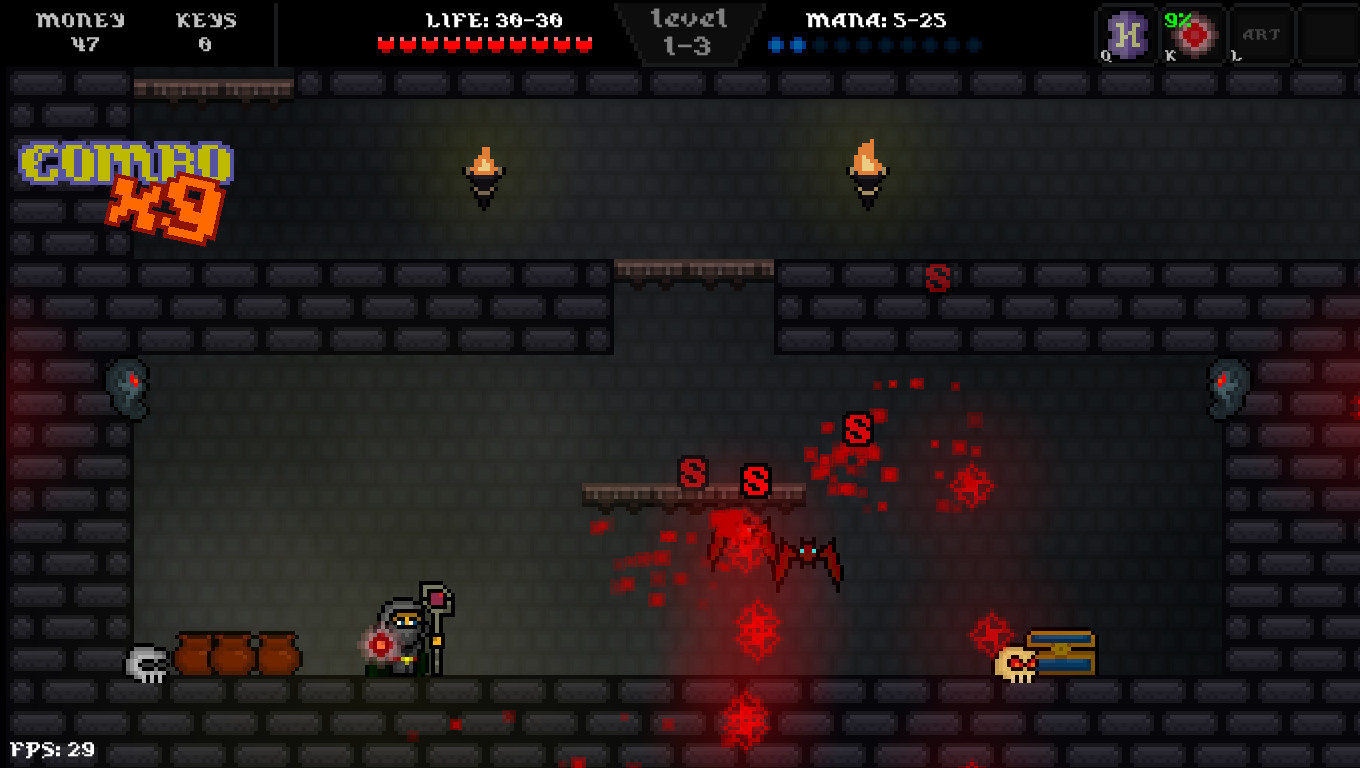Activate the red orb ability in slot K
Screen dimensions: 1360x768
[1193, 34]
